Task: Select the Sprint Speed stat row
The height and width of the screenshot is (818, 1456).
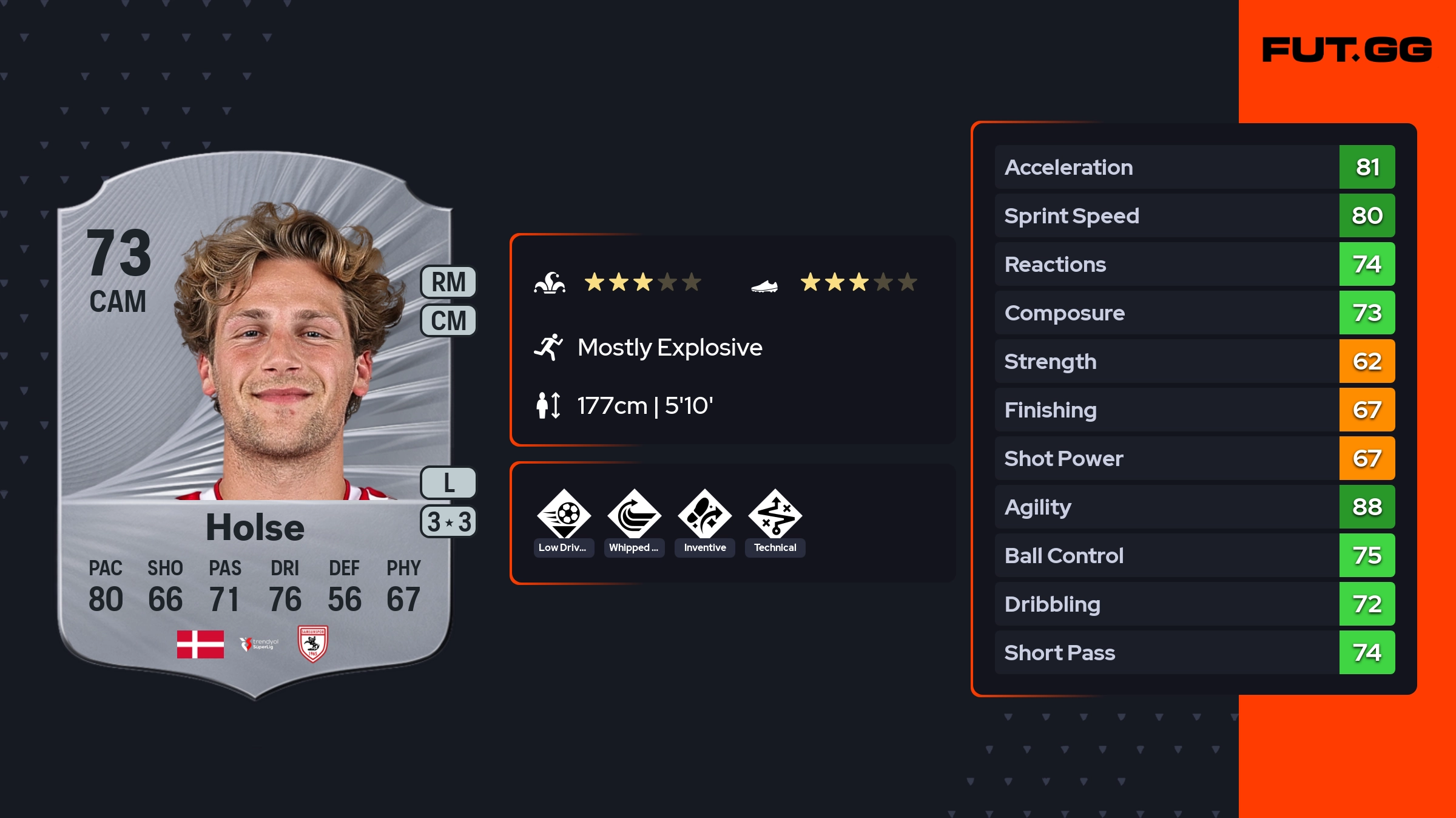Action: pyautogui.click(x=1194, y=215)
